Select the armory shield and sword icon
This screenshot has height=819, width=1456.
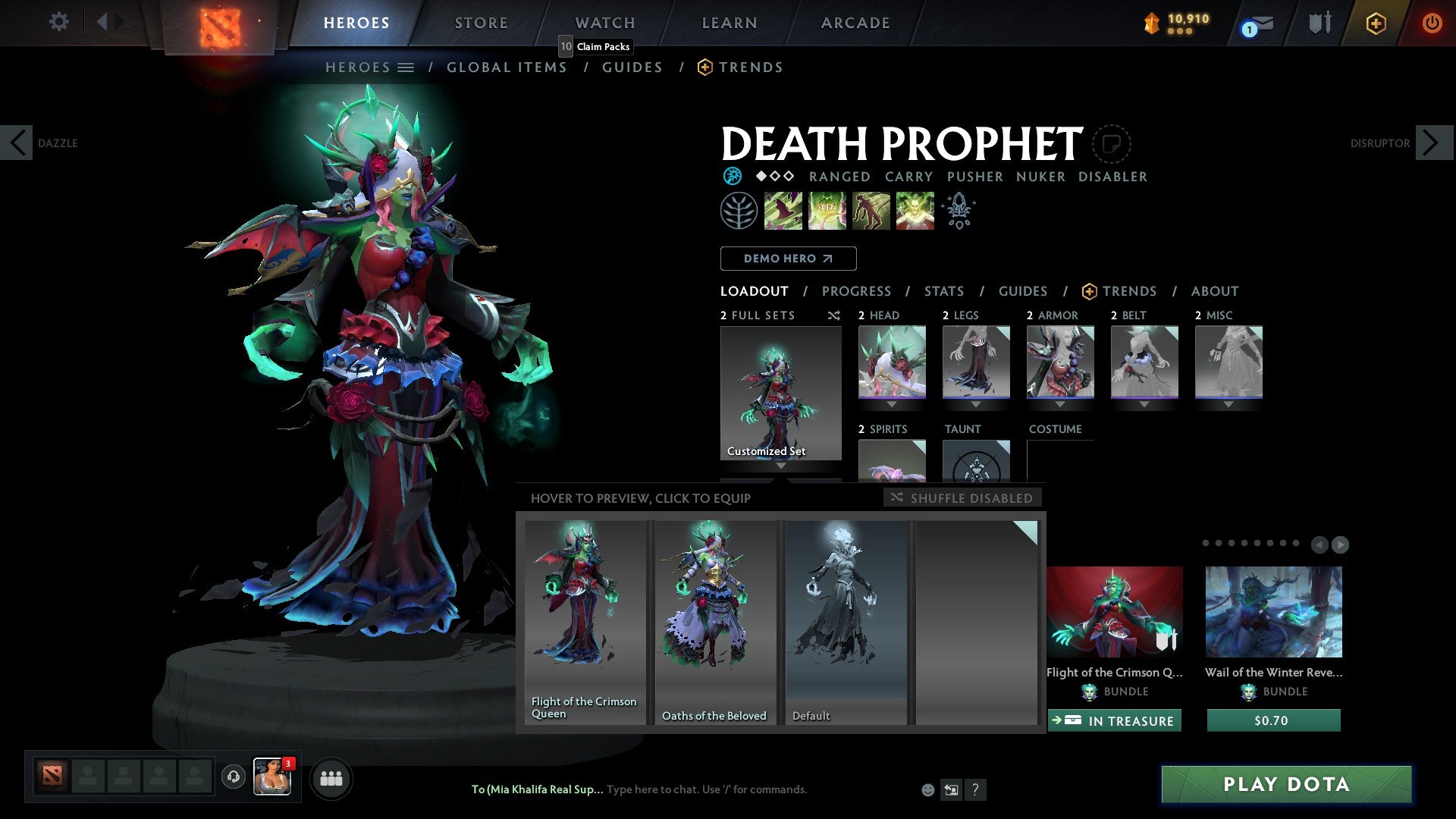[x=1319, y=23]
